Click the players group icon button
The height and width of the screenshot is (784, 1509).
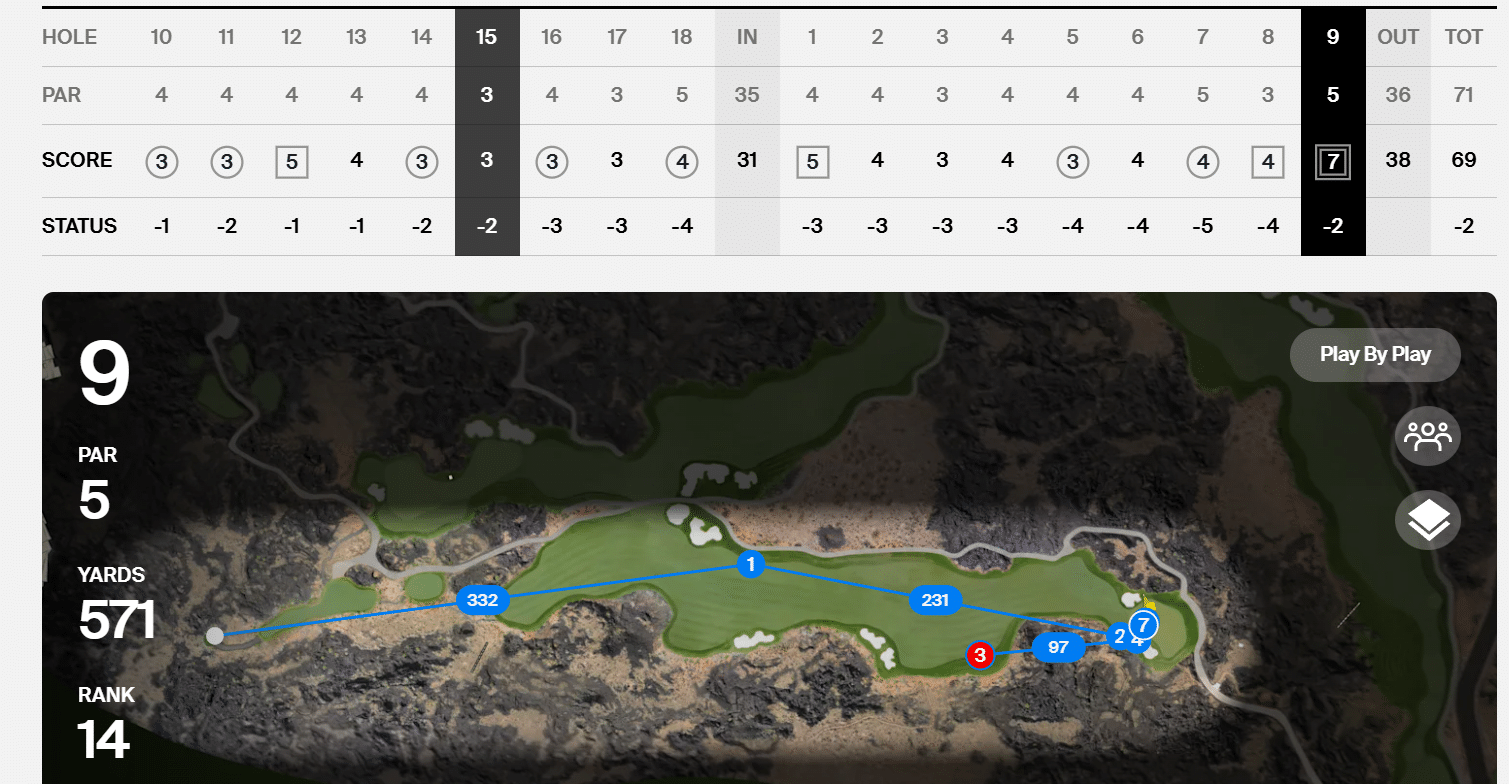pos(1427,437)
